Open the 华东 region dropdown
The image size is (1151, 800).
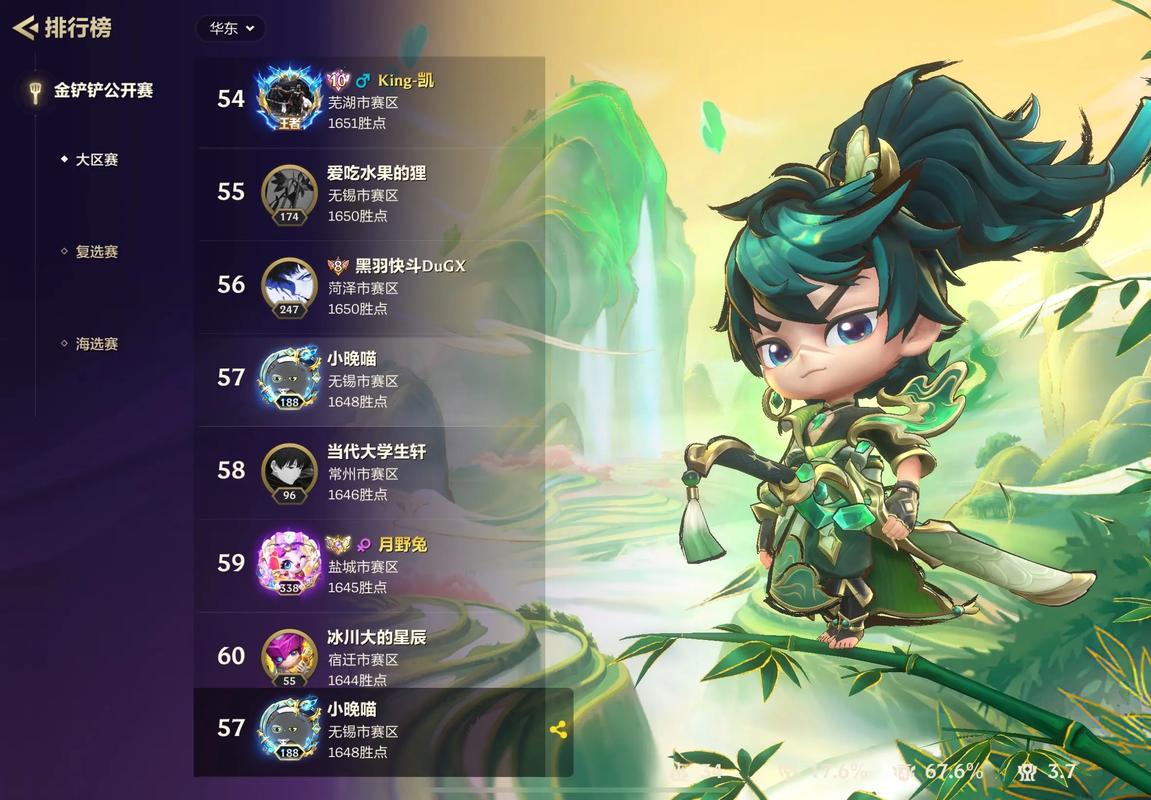tap(231, 28)
